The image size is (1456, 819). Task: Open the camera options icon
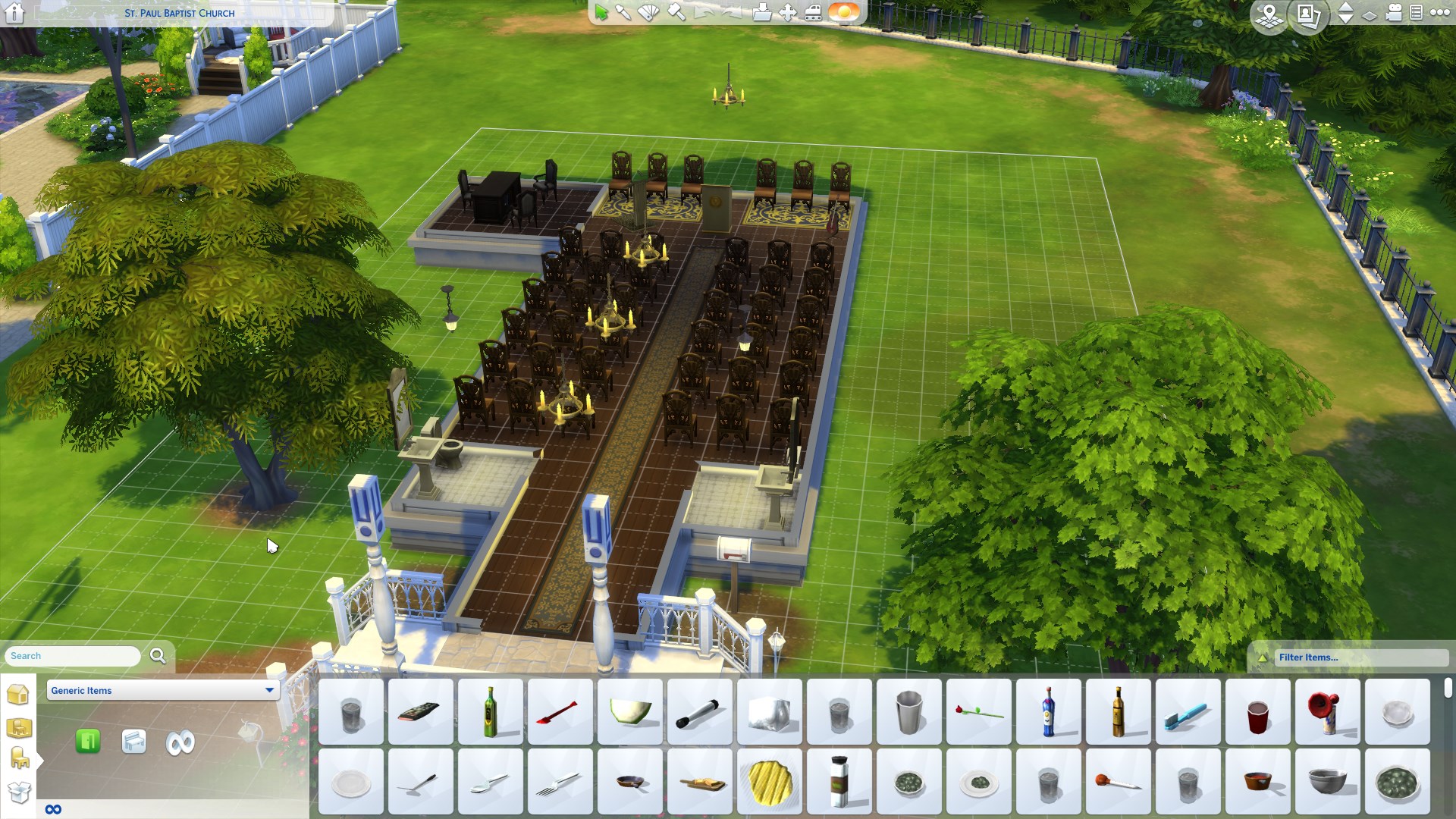(1394, 13)
